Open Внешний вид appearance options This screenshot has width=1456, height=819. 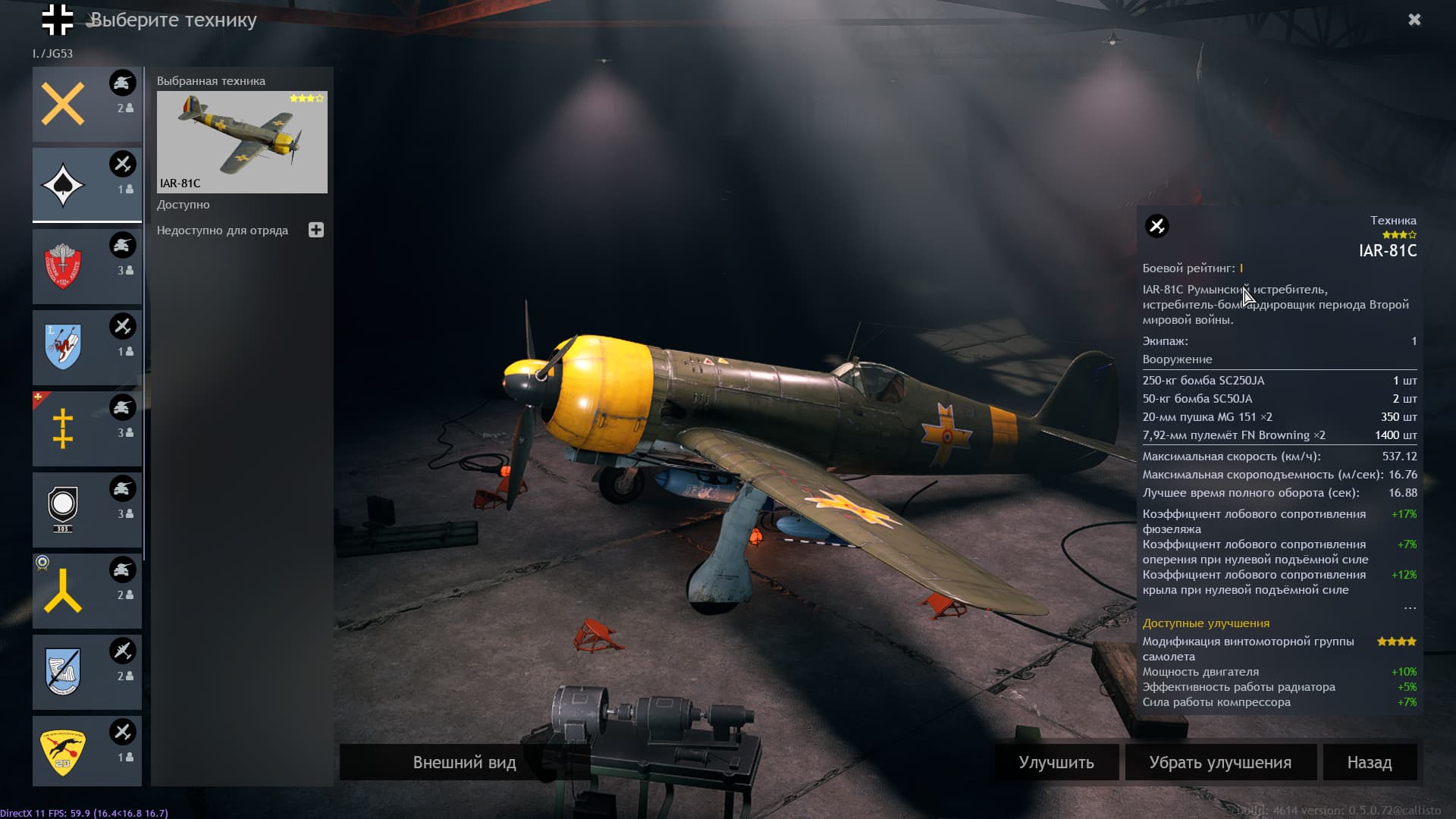(464, 762)
